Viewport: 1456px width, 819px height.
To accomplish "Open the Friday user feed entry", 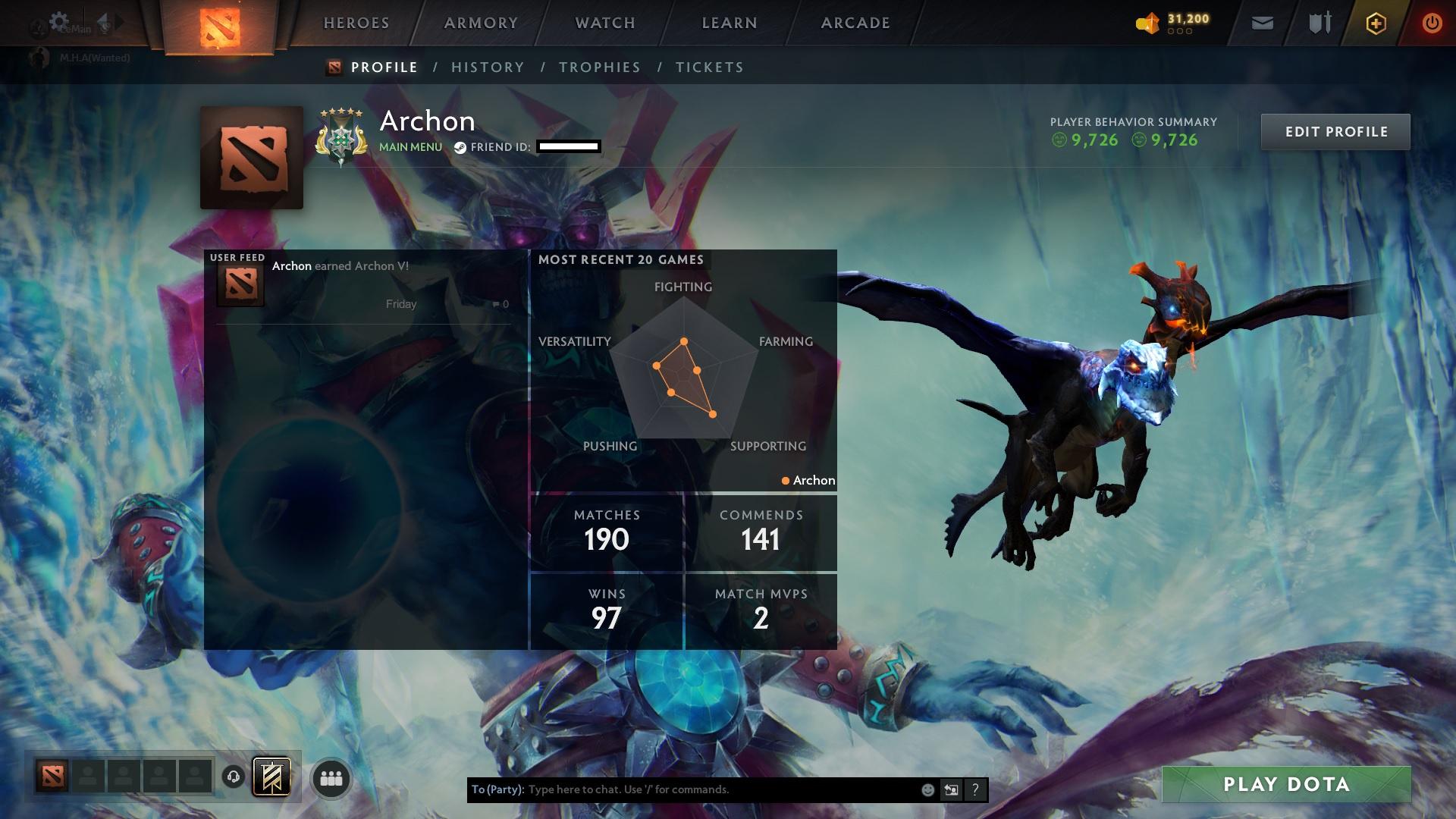I will point(400,303).
